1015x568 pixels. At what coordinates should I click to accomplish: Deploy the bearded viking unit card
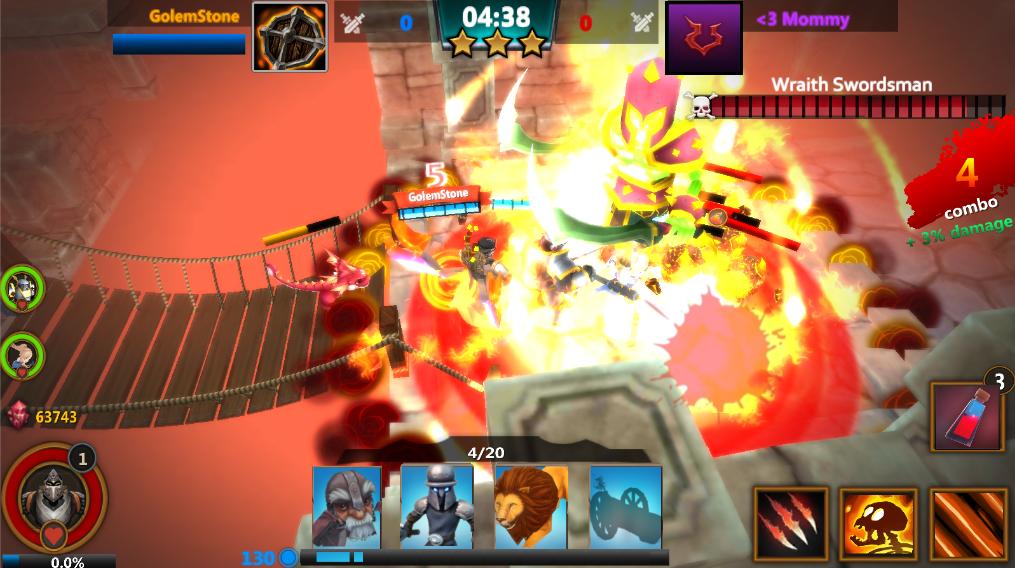coord(346,506)
